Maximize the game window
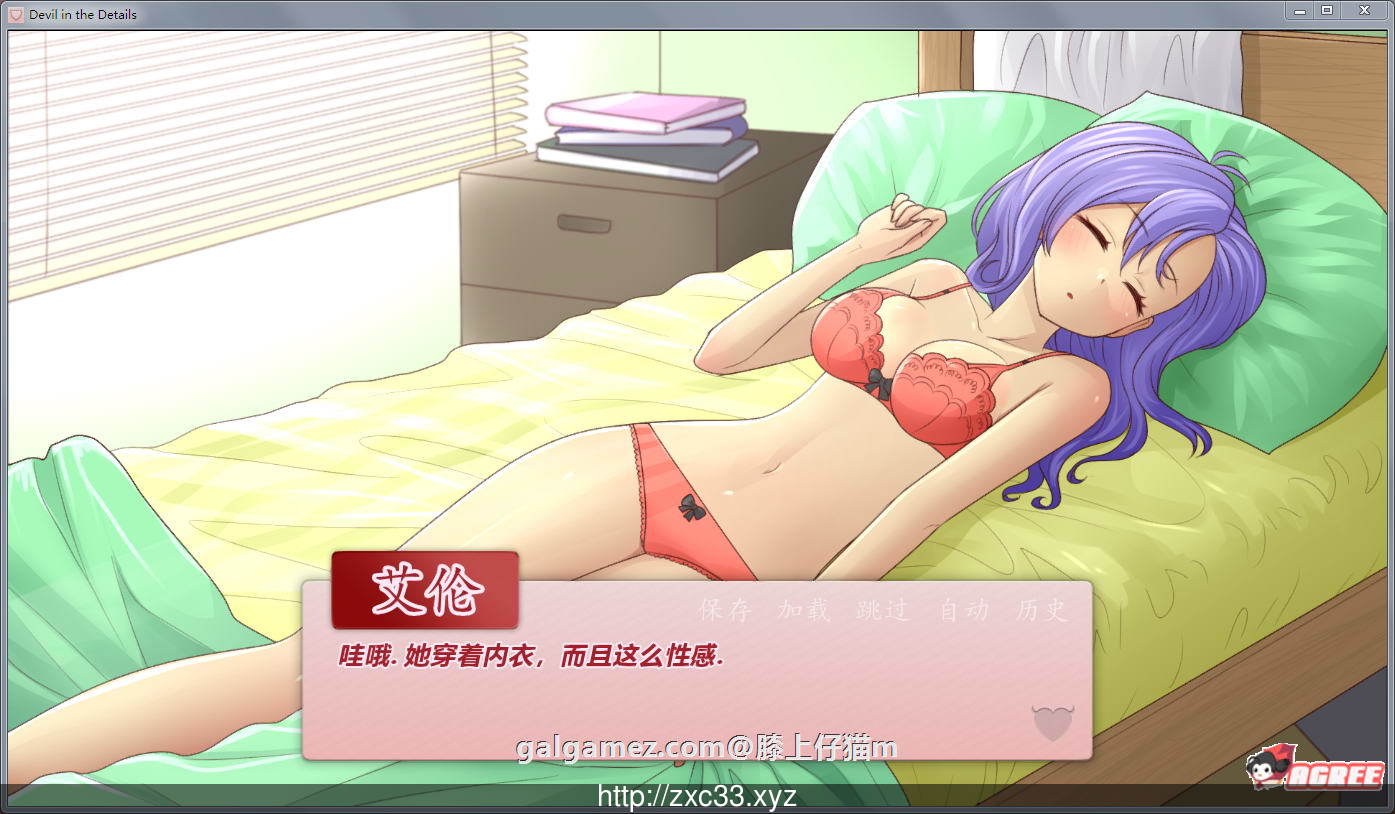Viewport: 1395px width, 814px height. (x=1330, y=10)
